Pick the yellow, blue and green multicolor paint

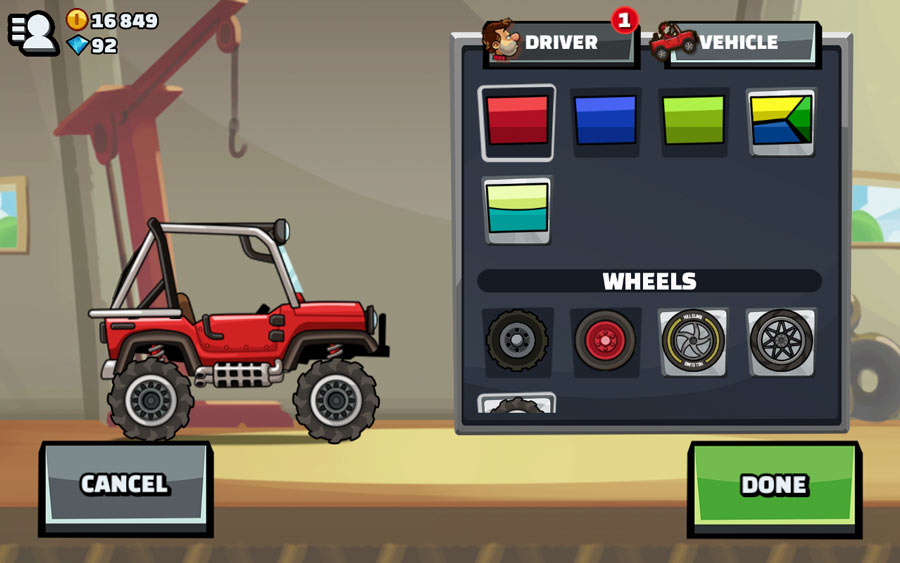[x=781, y=121]
